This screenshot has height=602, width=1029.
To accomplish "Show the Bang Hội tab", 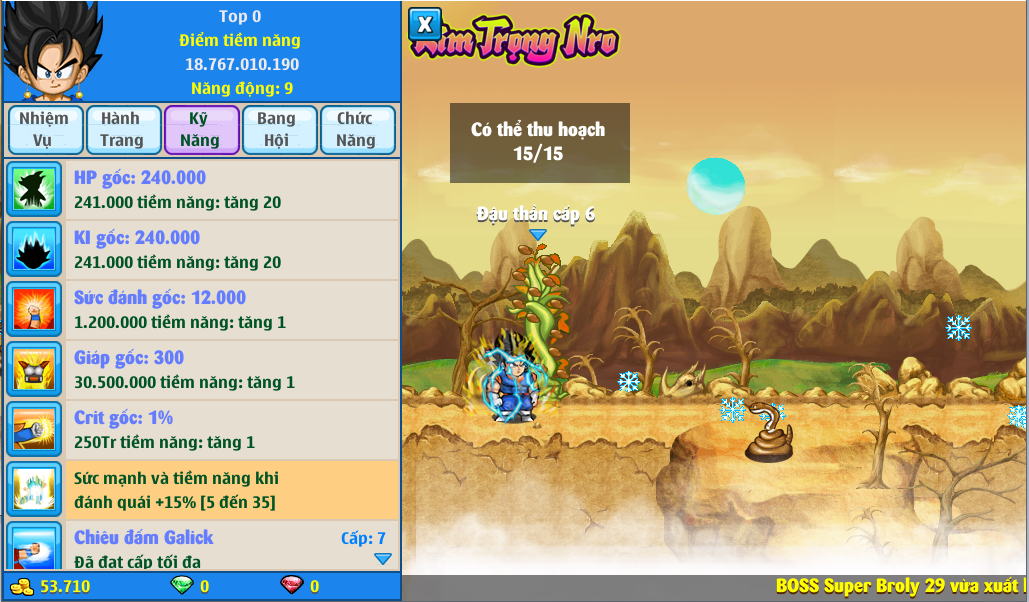I will pos(279,130).
